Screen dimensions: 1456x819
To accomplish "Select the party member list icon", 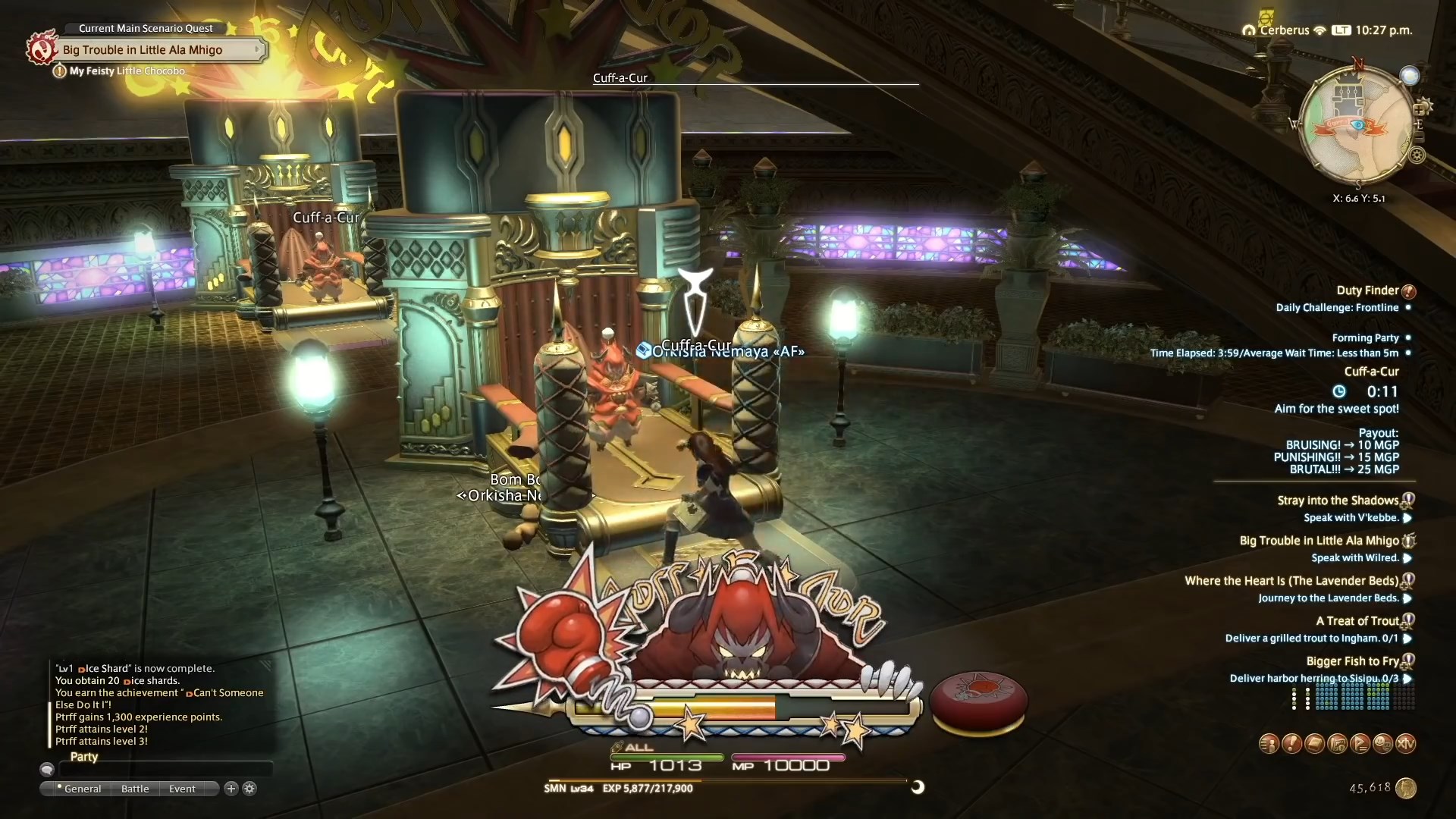I will click(1269, 744).
